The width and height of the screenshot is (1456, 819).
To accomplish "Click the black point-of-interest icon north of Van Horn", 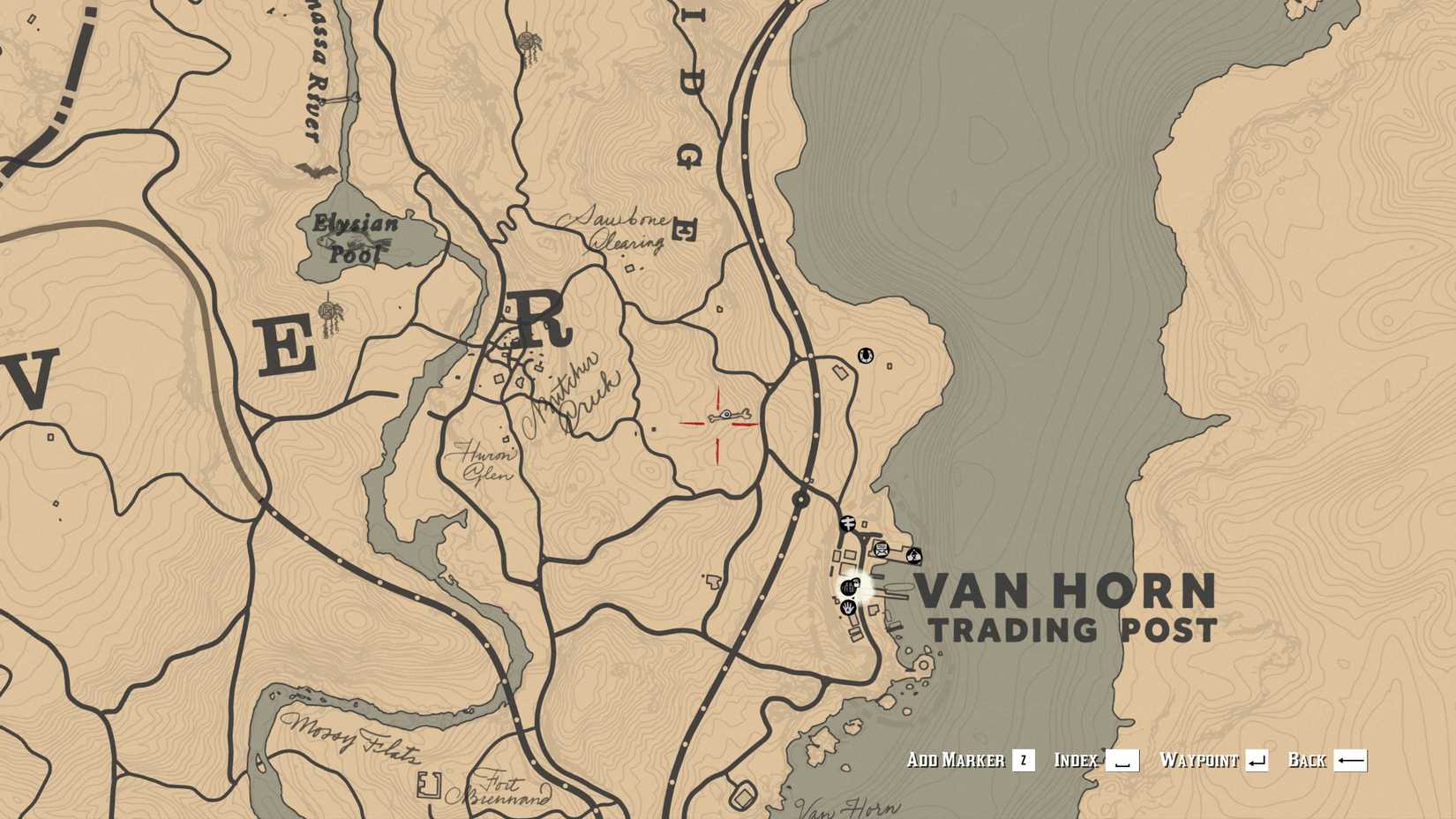I will click(866, 357).
